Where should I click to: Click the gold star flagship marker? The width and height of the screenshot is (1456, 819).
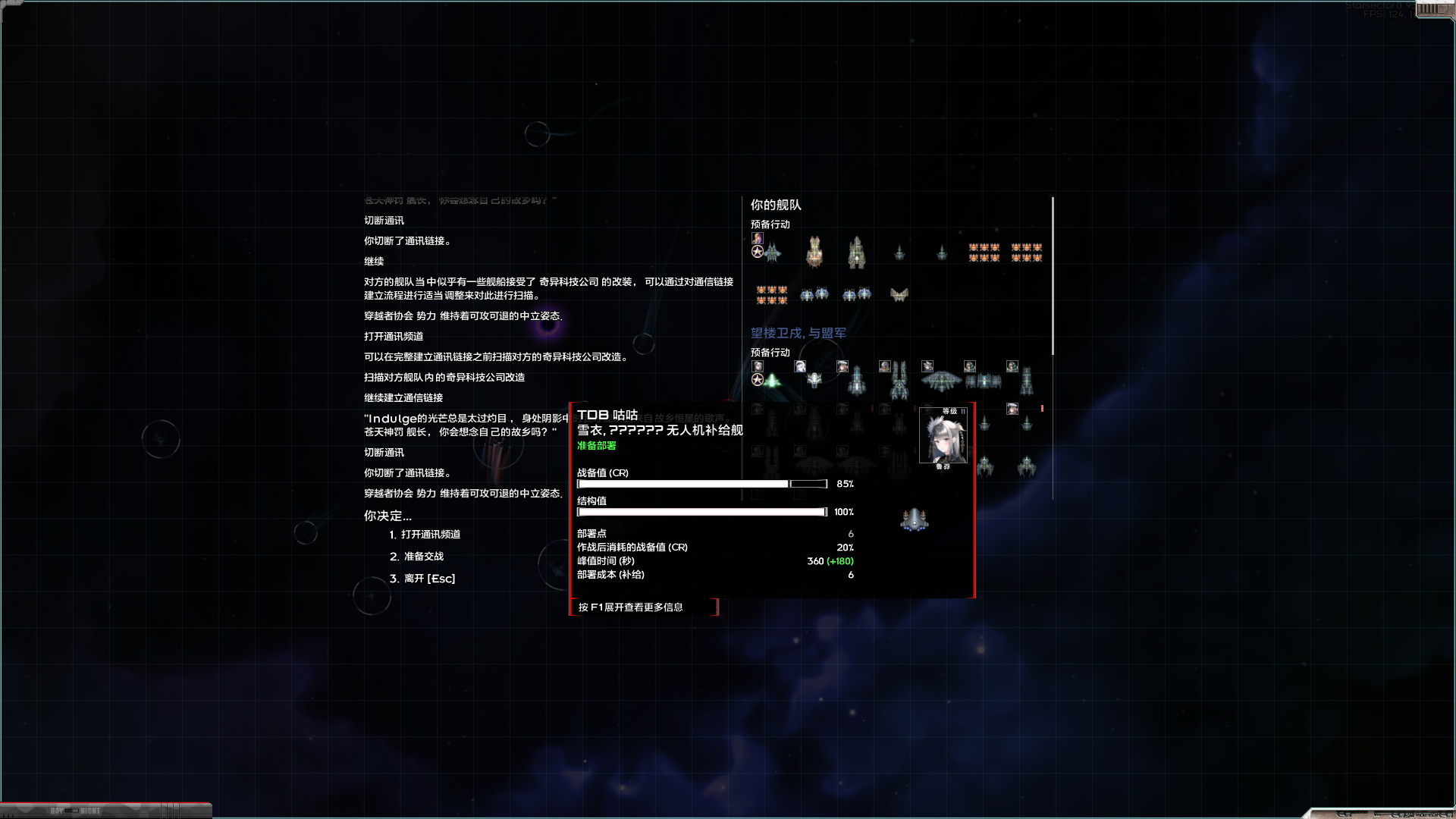click(758, 250)
